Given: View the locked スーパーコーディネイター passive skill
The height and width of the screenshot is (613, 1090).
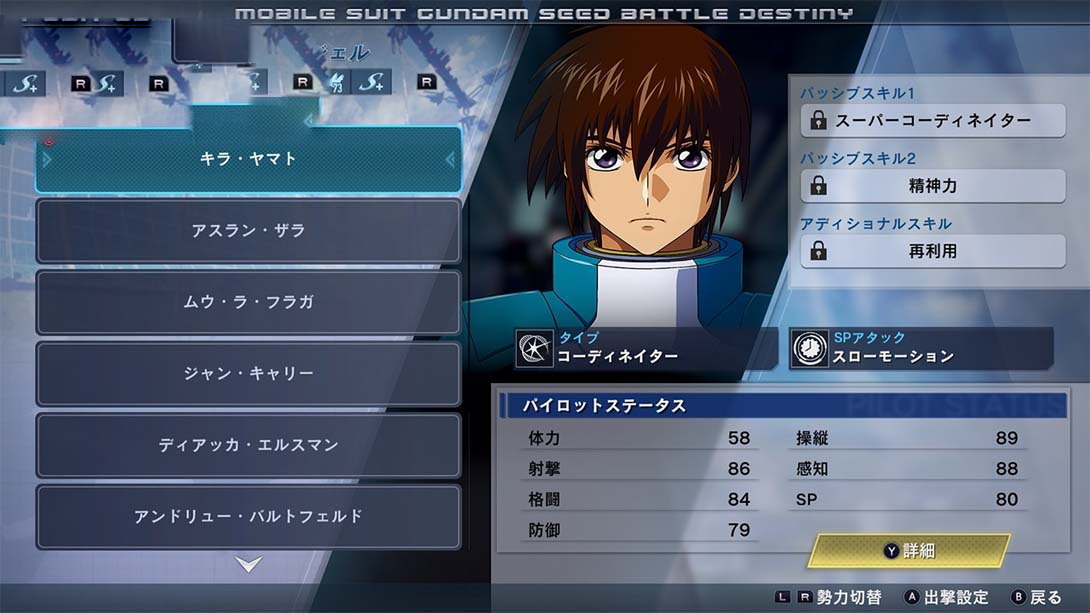Looking at the screenshot, I should [x=932, y=121].
